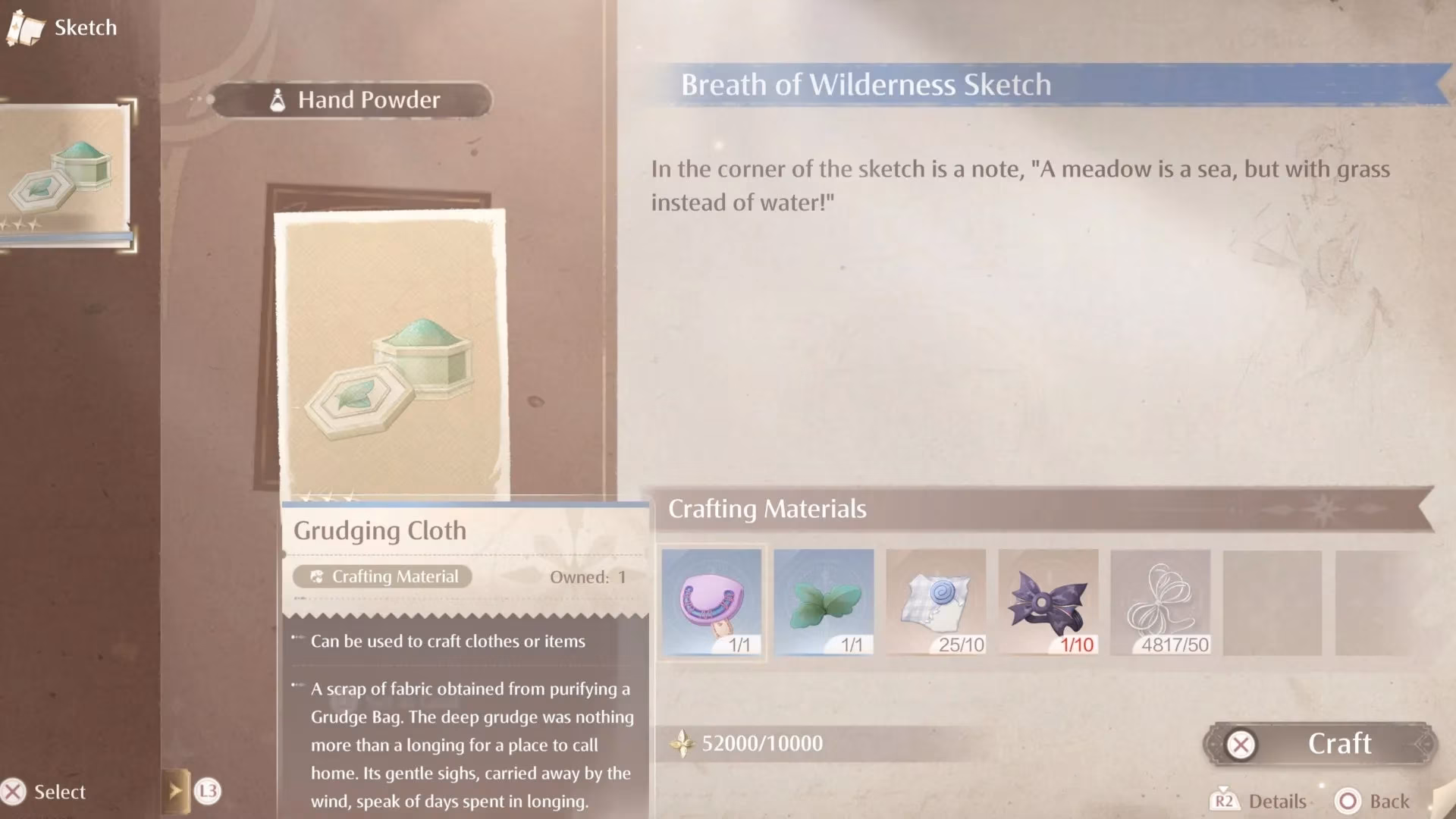The image size is (1456, 819).
Task: Select the blue candy wrapper material
Action: (x=936, y=601)
